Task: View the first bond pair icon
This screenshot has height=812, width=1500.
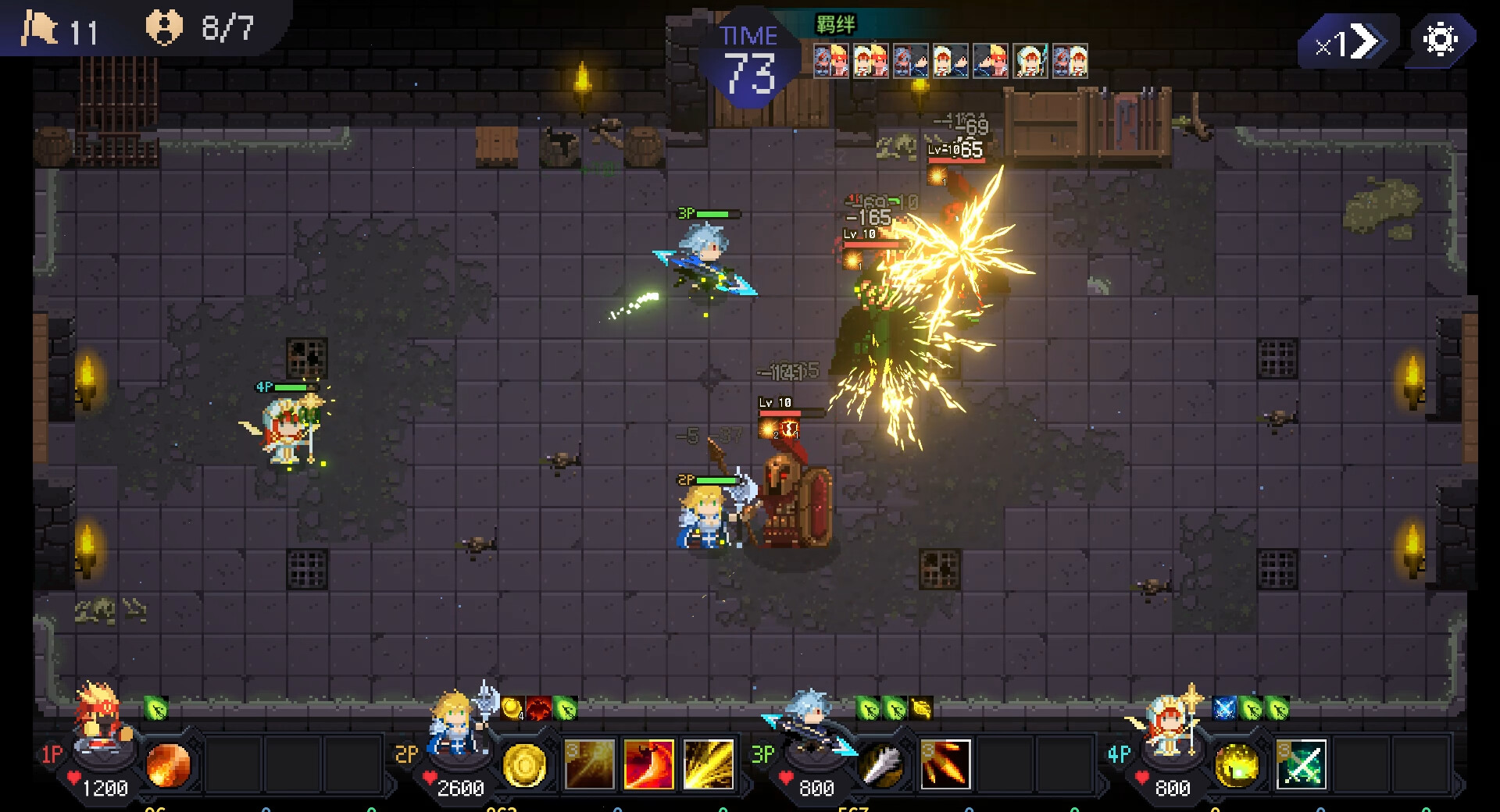Action: pyautogui.click(x=831, y=61)
